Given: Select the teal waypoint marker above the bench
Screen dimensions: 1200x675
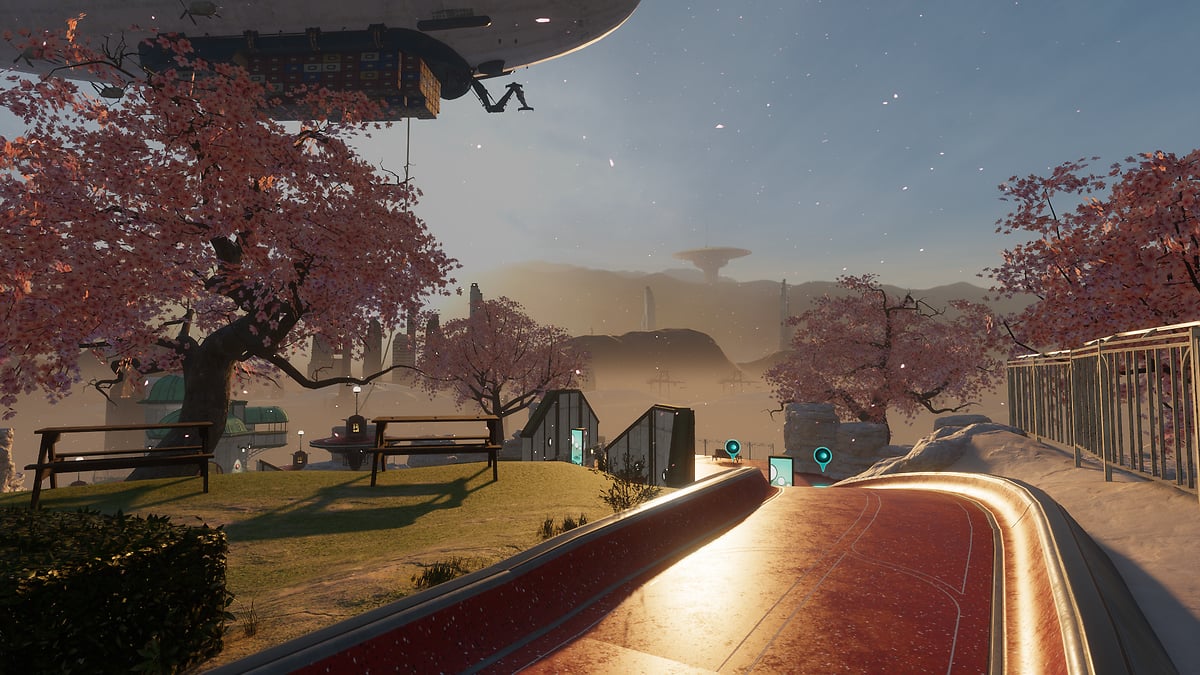Looking at the screenshot, I should 732,447.
